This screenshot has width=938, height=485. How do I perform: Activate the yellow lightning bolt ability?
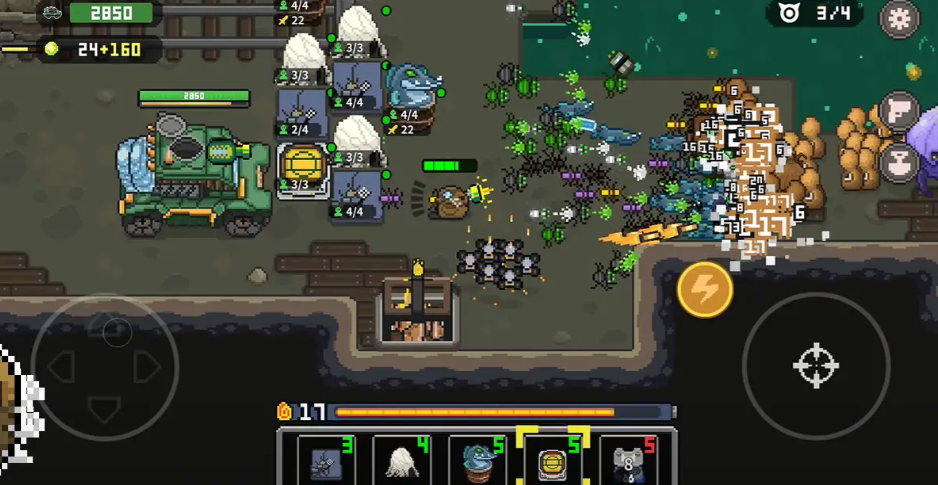704,290
